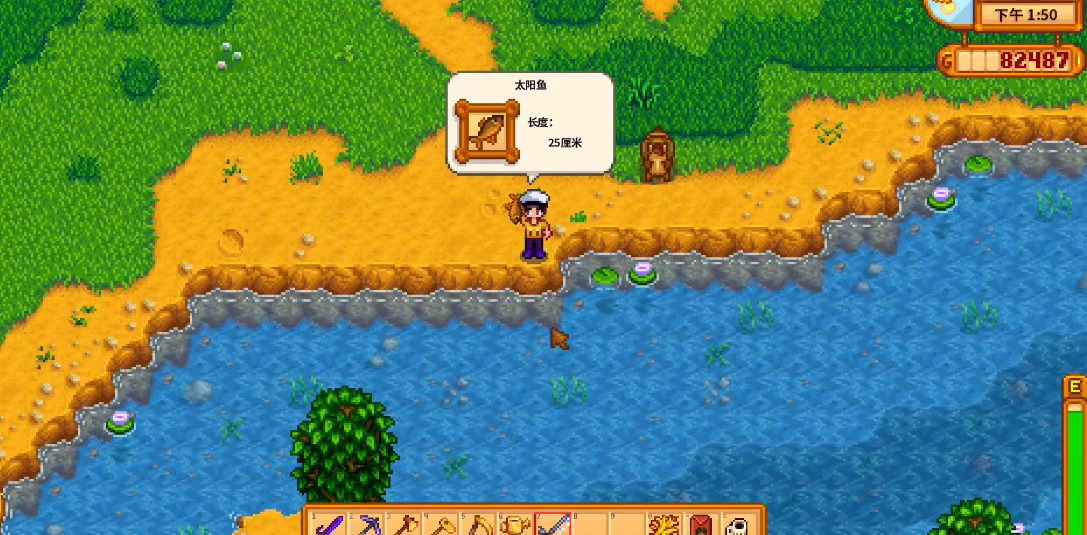Select the scythe in the toolbar
This screenshot has height=535, width=1087.
pyautogui.click(x=478, y=524)
